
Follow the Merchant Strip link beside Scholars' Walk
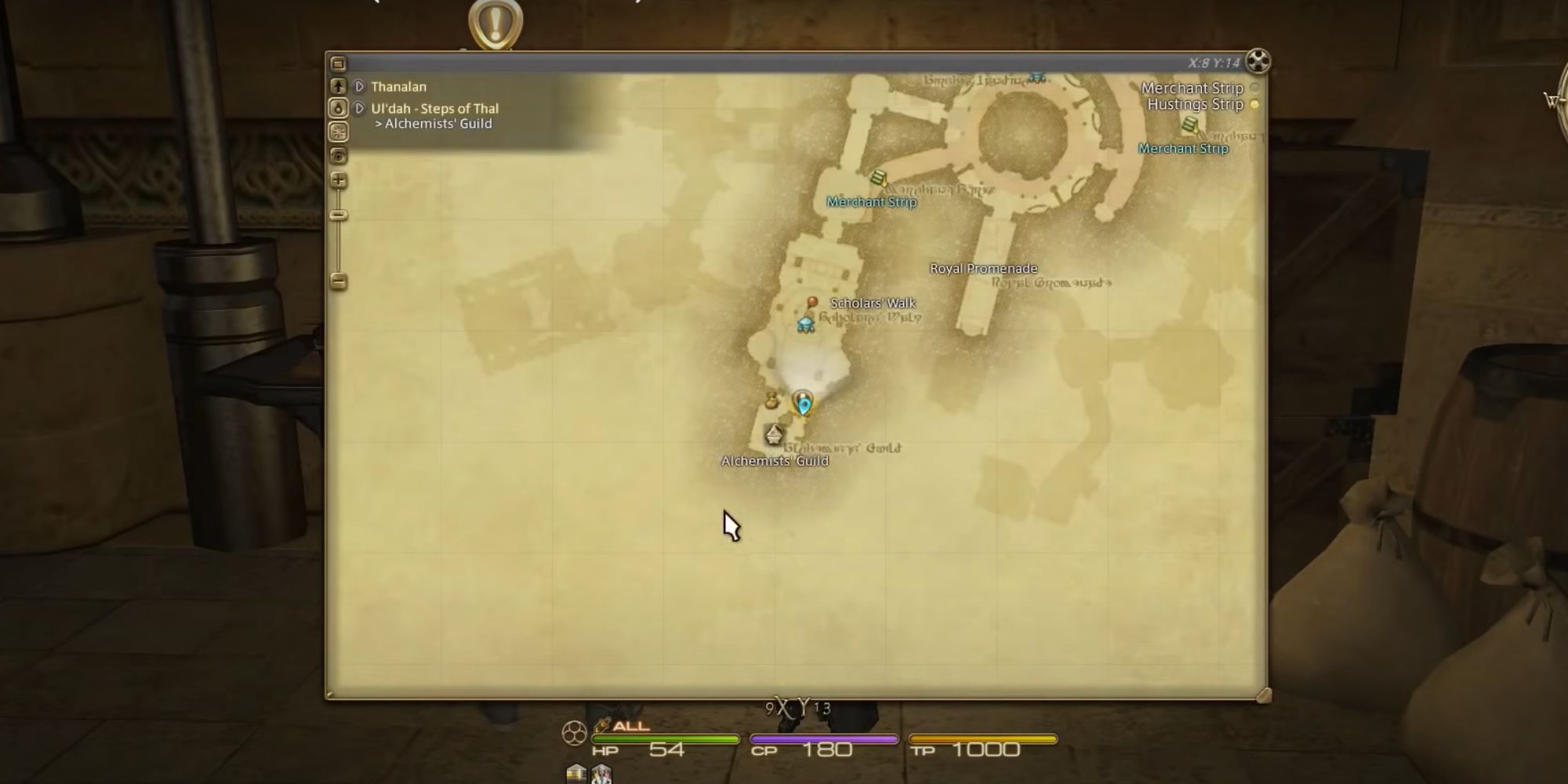[871, 202]
